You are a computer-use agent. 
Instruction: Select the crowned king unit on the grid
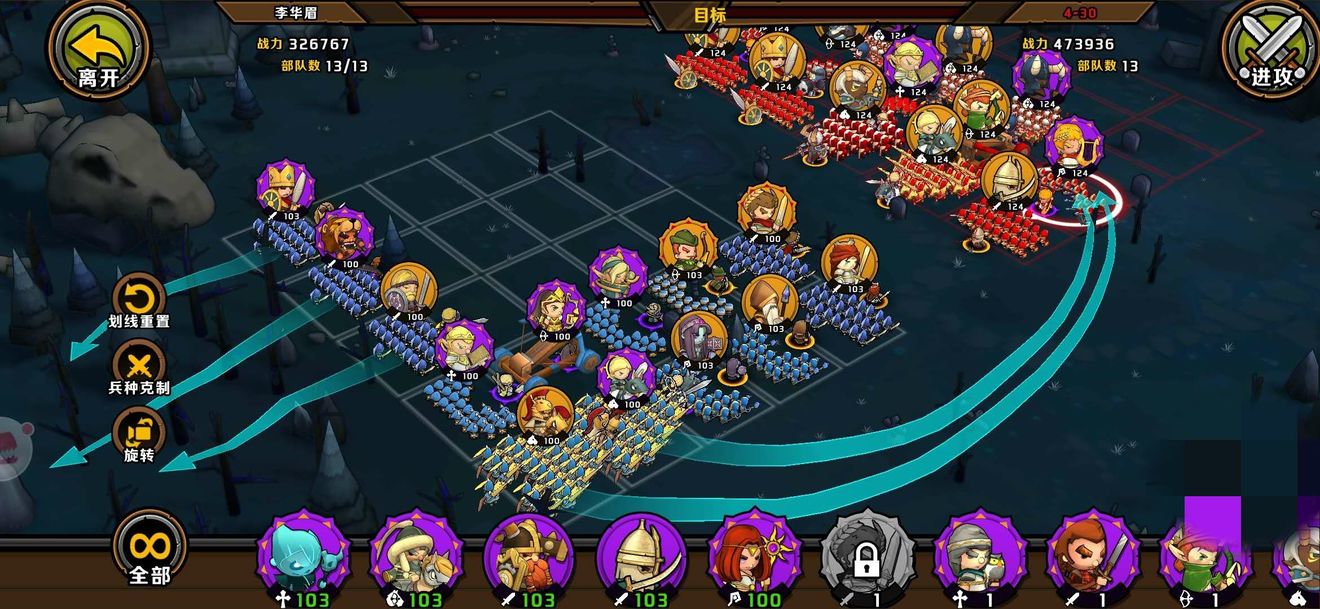point(285,187)
